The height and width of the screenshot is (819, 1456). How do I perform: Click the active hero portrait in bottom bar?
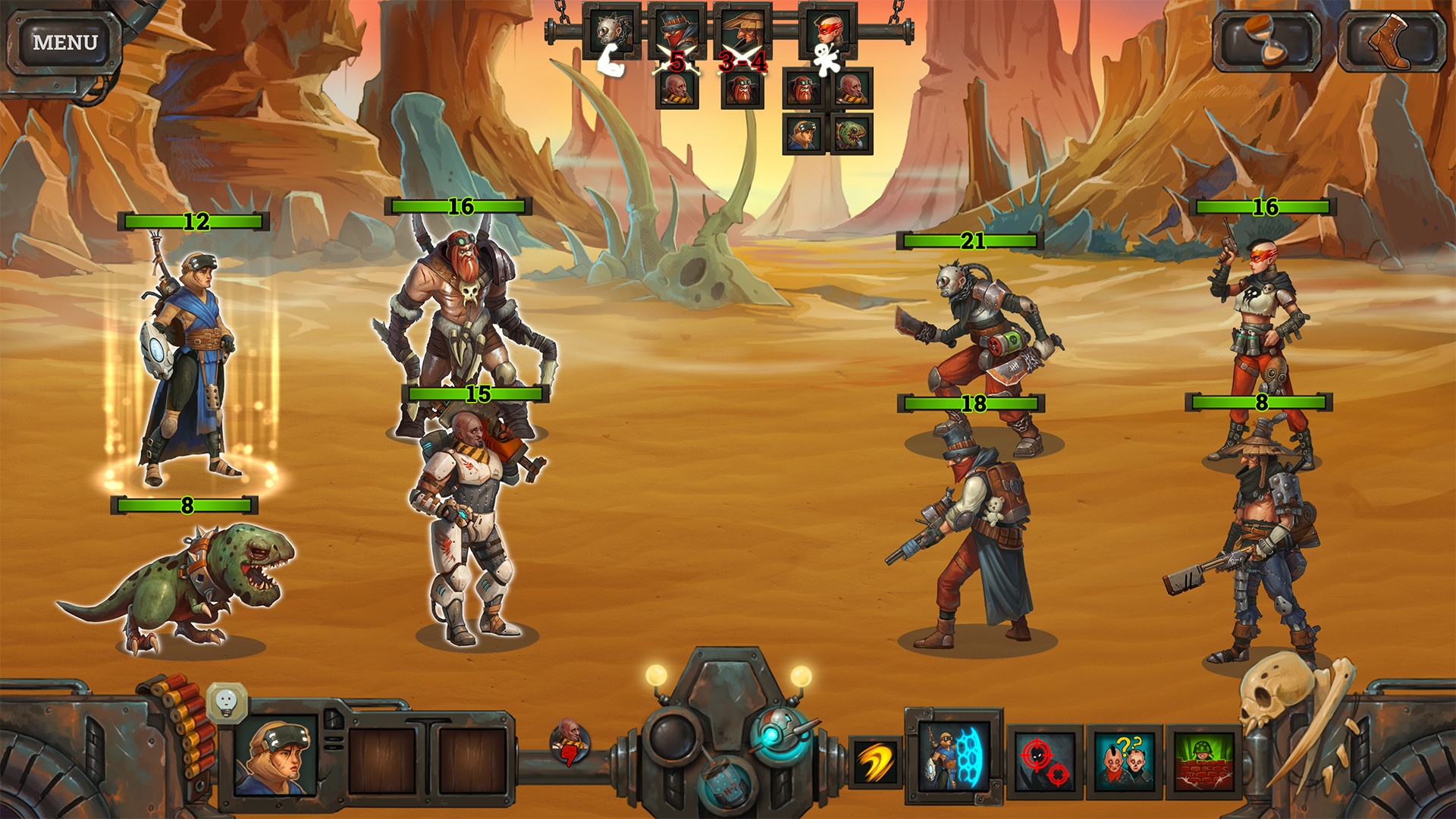(275, 755)
